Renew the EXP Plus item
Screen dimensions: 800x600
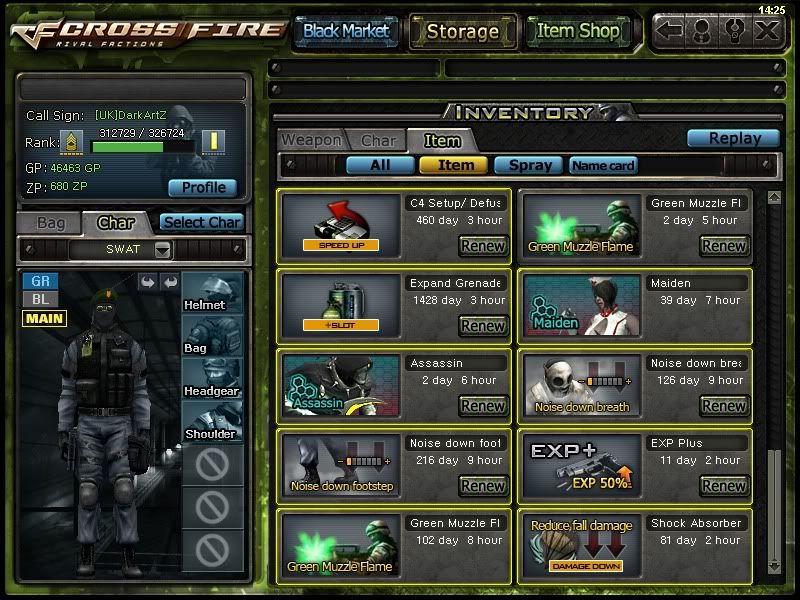(724, 485)
